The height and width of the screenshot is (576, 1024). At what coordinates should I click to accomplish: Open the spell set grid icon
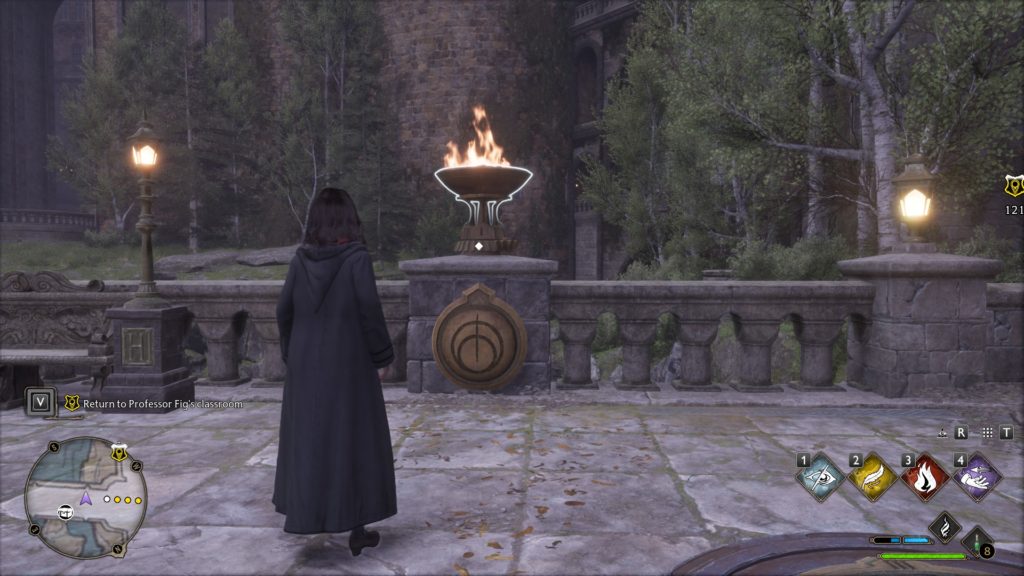tap(987, 433)
